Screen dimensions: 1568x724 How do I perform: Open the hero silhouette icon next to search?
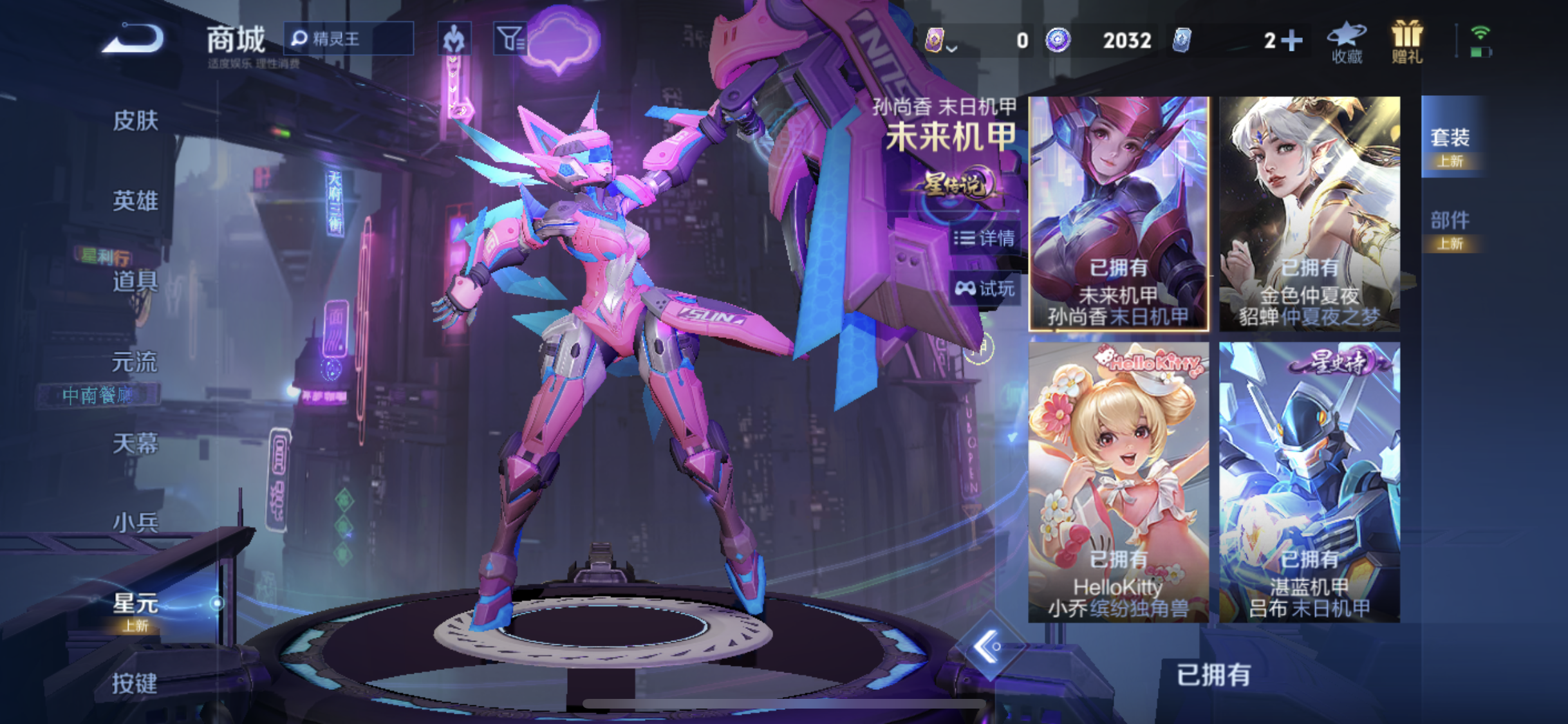(454, 39)
